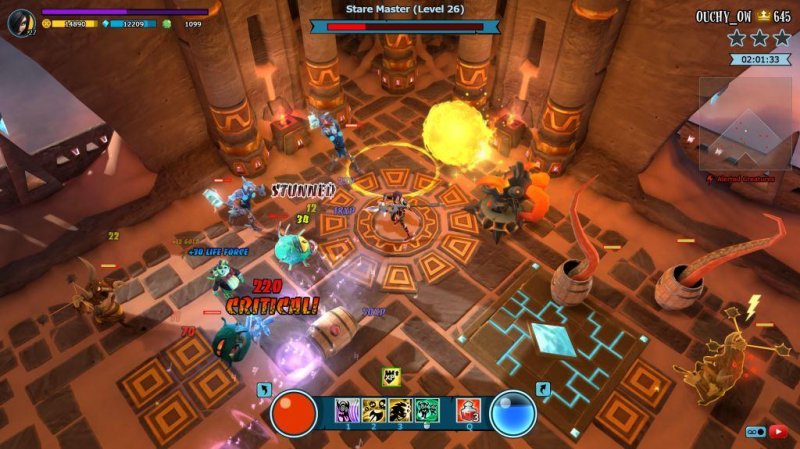Image resolution: width=800 pixels, height=449 pixels.
Task: Click the red YouTube logo button
Action: tap(779, 431)
